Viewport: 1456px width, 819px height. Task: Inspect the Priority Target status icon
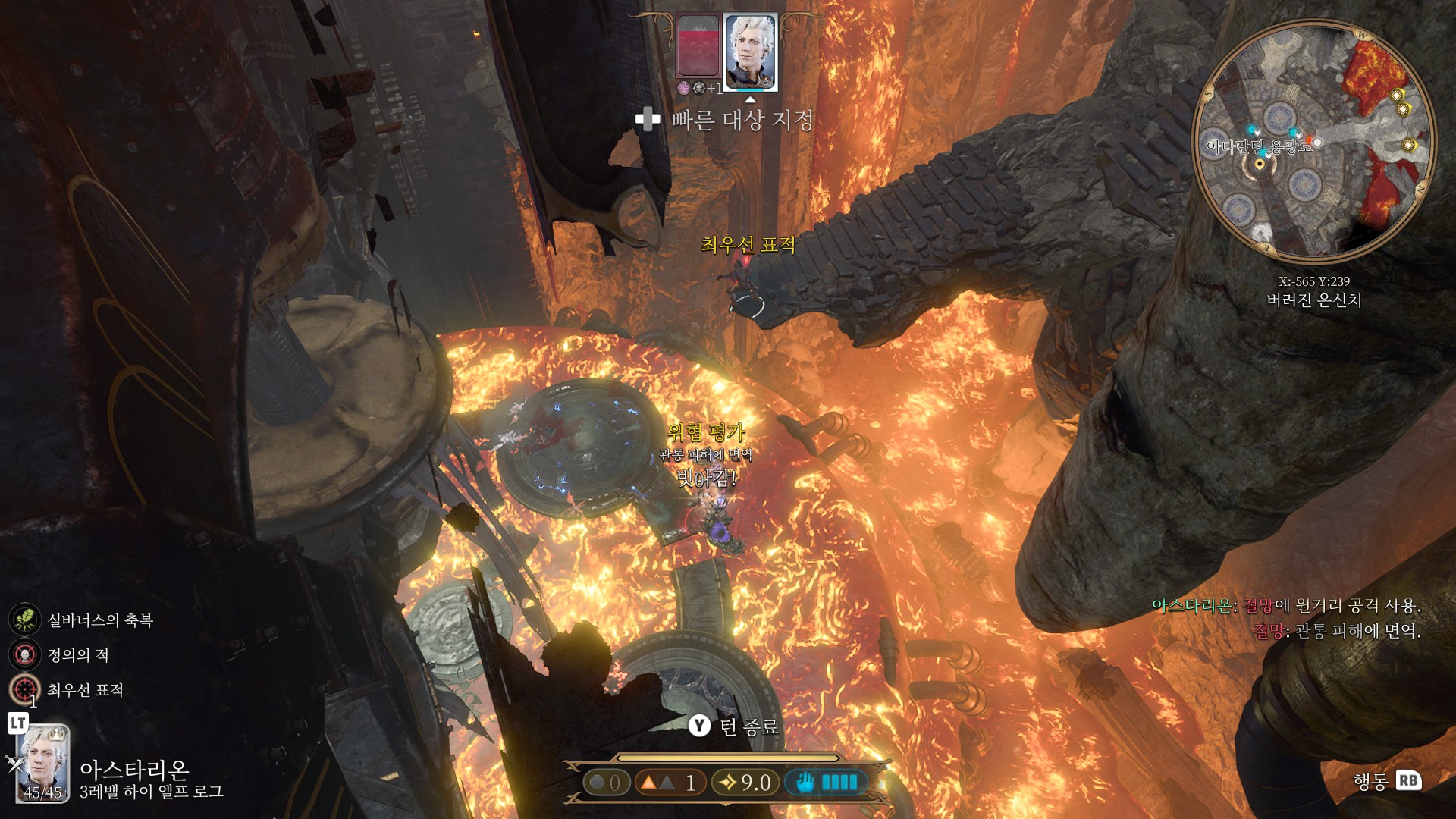[x=24, y=689]
